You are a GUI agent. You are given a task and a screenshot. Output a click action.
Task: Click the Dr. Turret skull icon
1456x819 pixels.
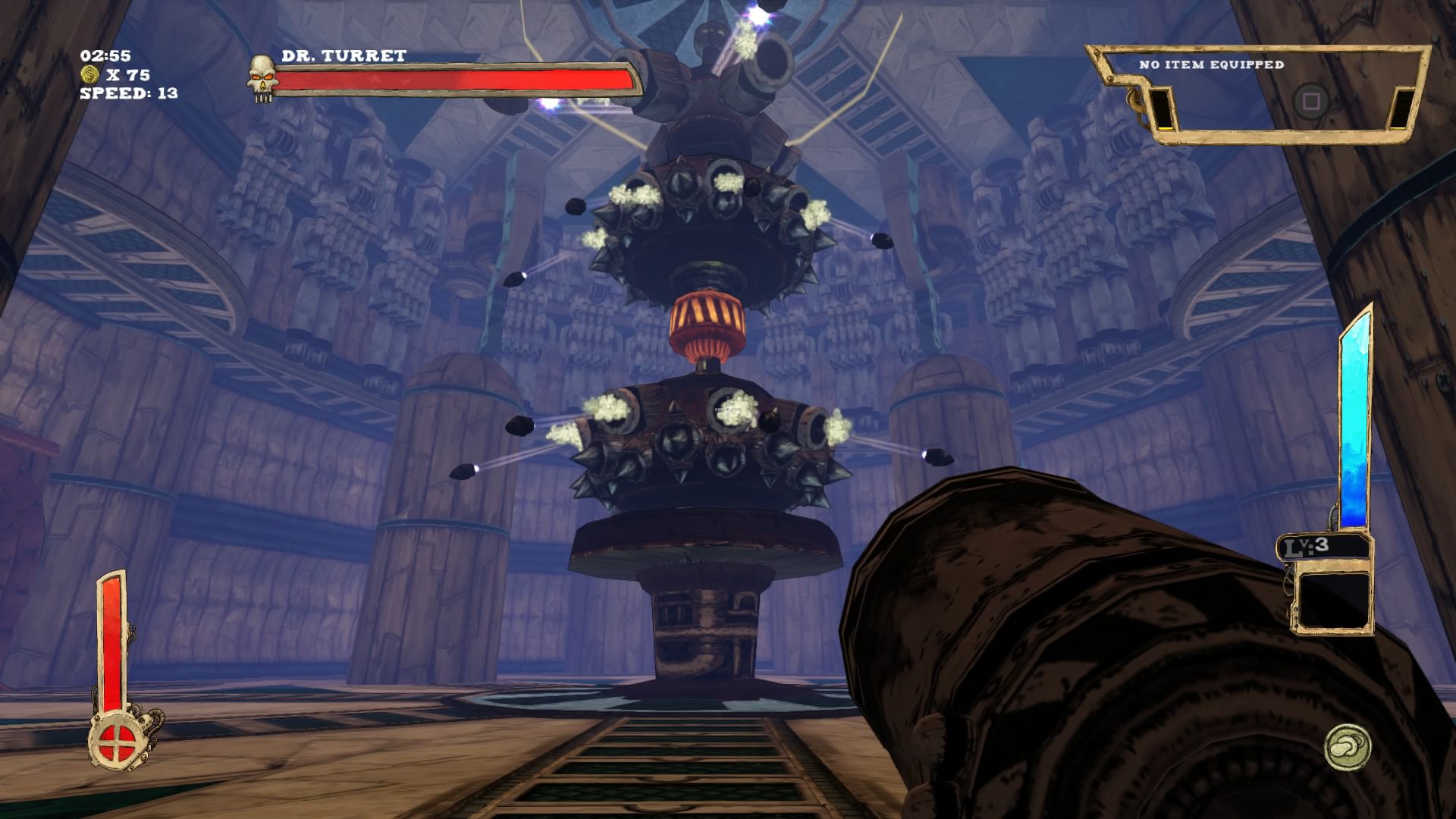click(x=261, y=76)
